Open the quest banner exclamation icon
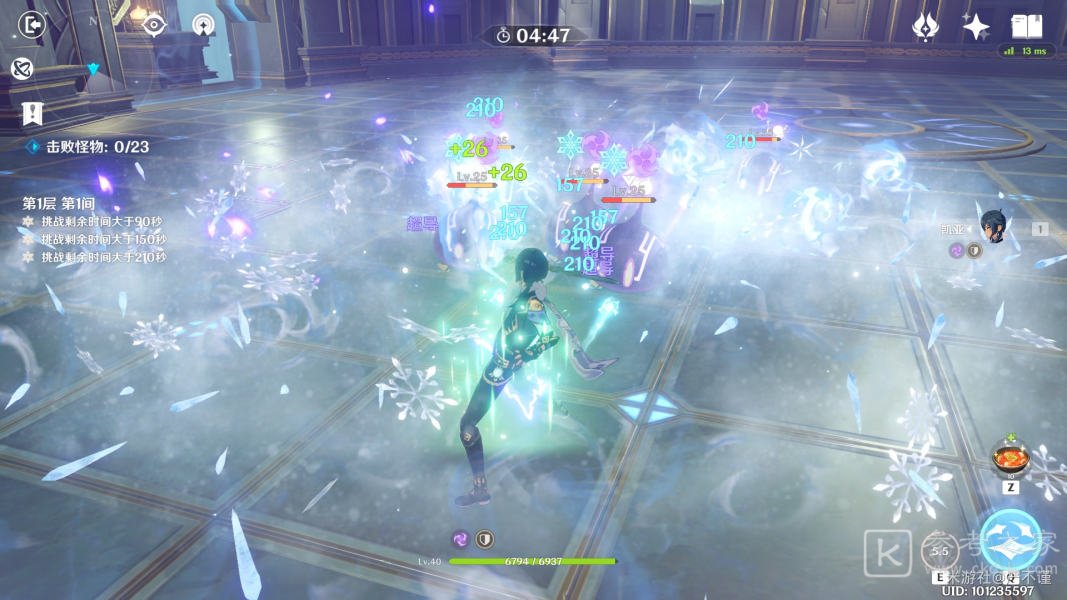This screenshot has height=600, width=1067. (31, 112)
